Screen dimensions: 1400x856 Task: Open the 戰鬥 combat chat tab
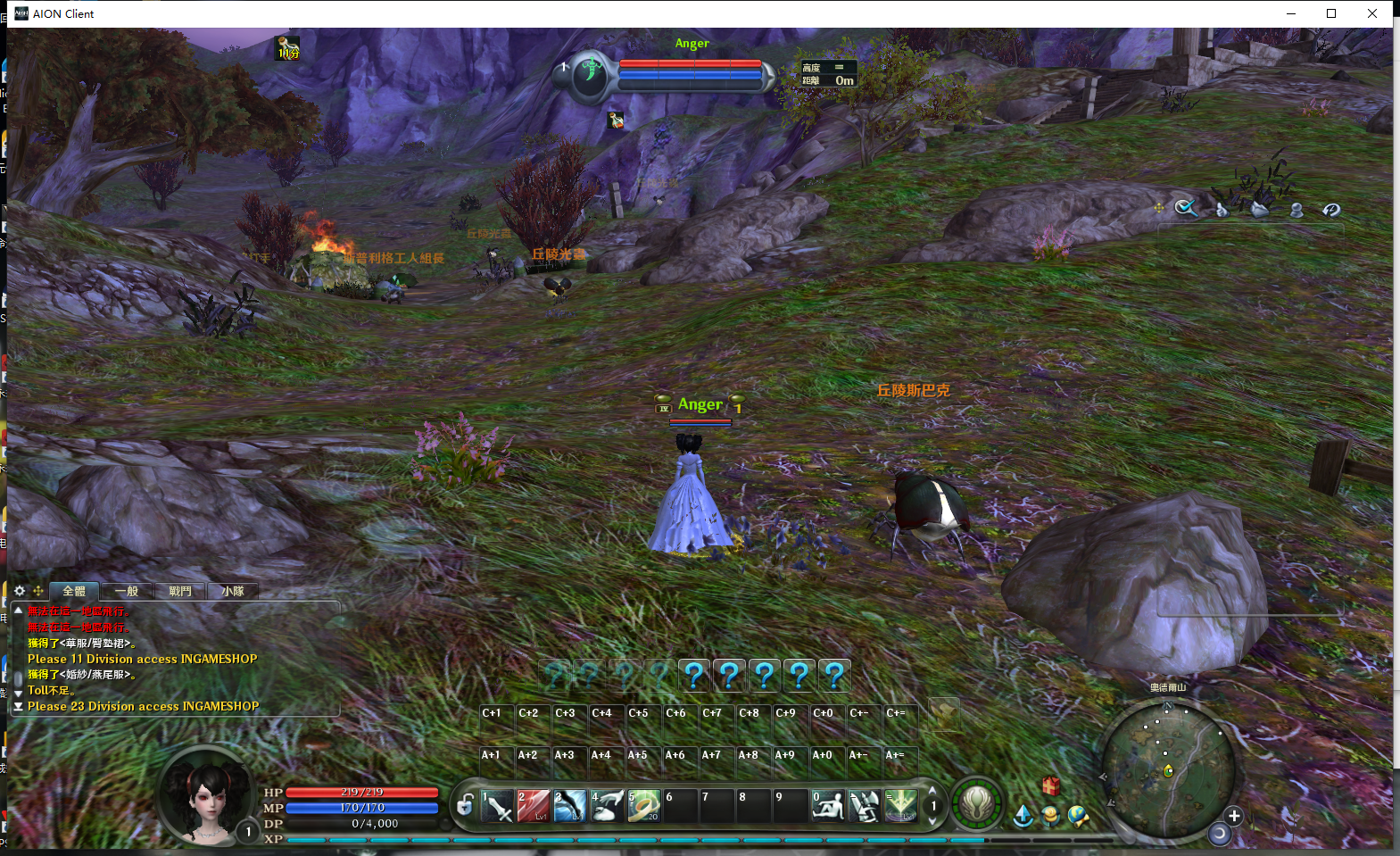179,591
